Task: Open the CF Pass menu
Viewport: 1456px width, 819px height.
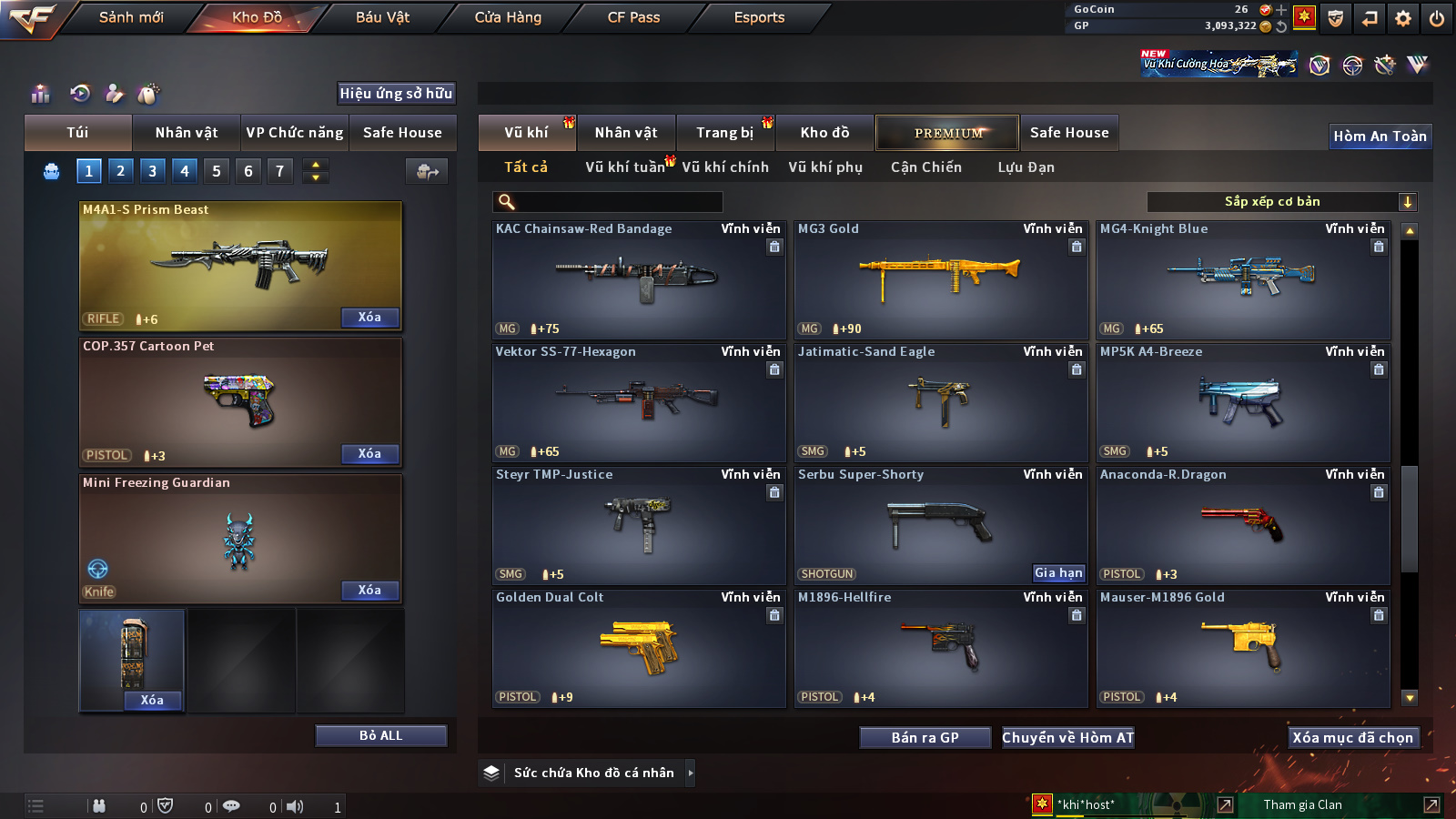Action: [633, 17]
